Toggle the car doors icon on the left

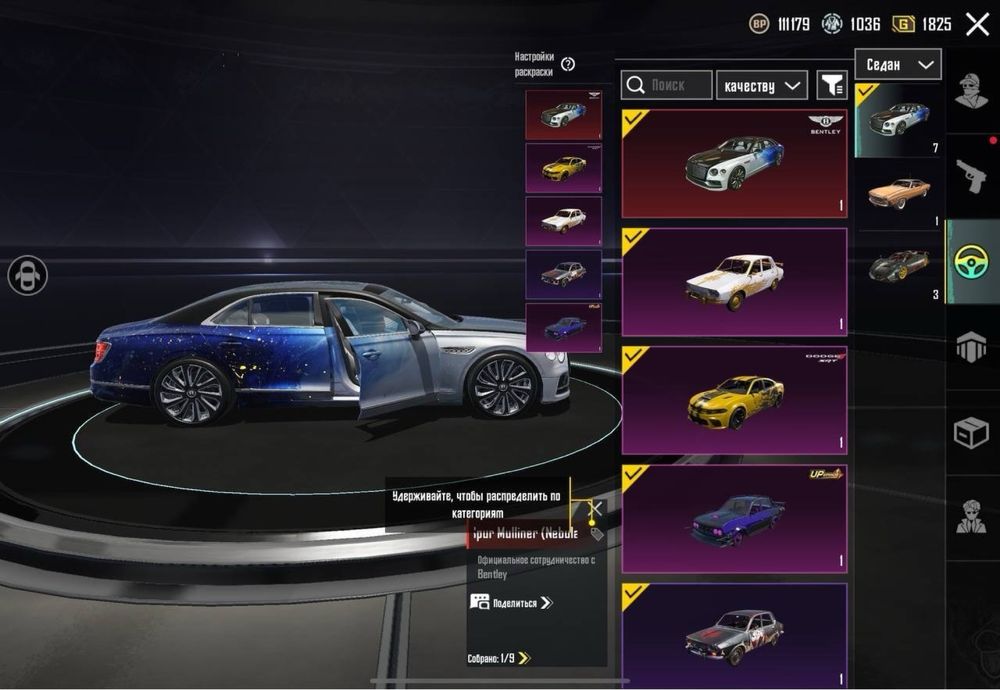27,275
